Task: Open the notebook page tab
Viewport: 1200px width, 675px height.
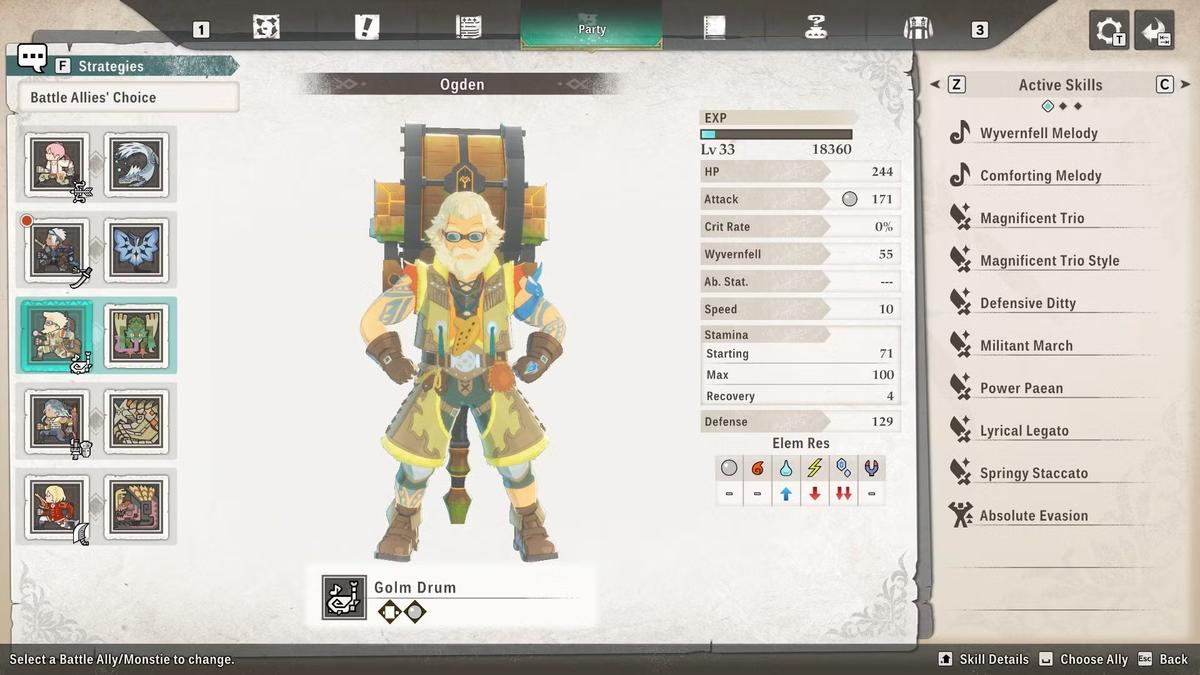Action: coord(468,27)
